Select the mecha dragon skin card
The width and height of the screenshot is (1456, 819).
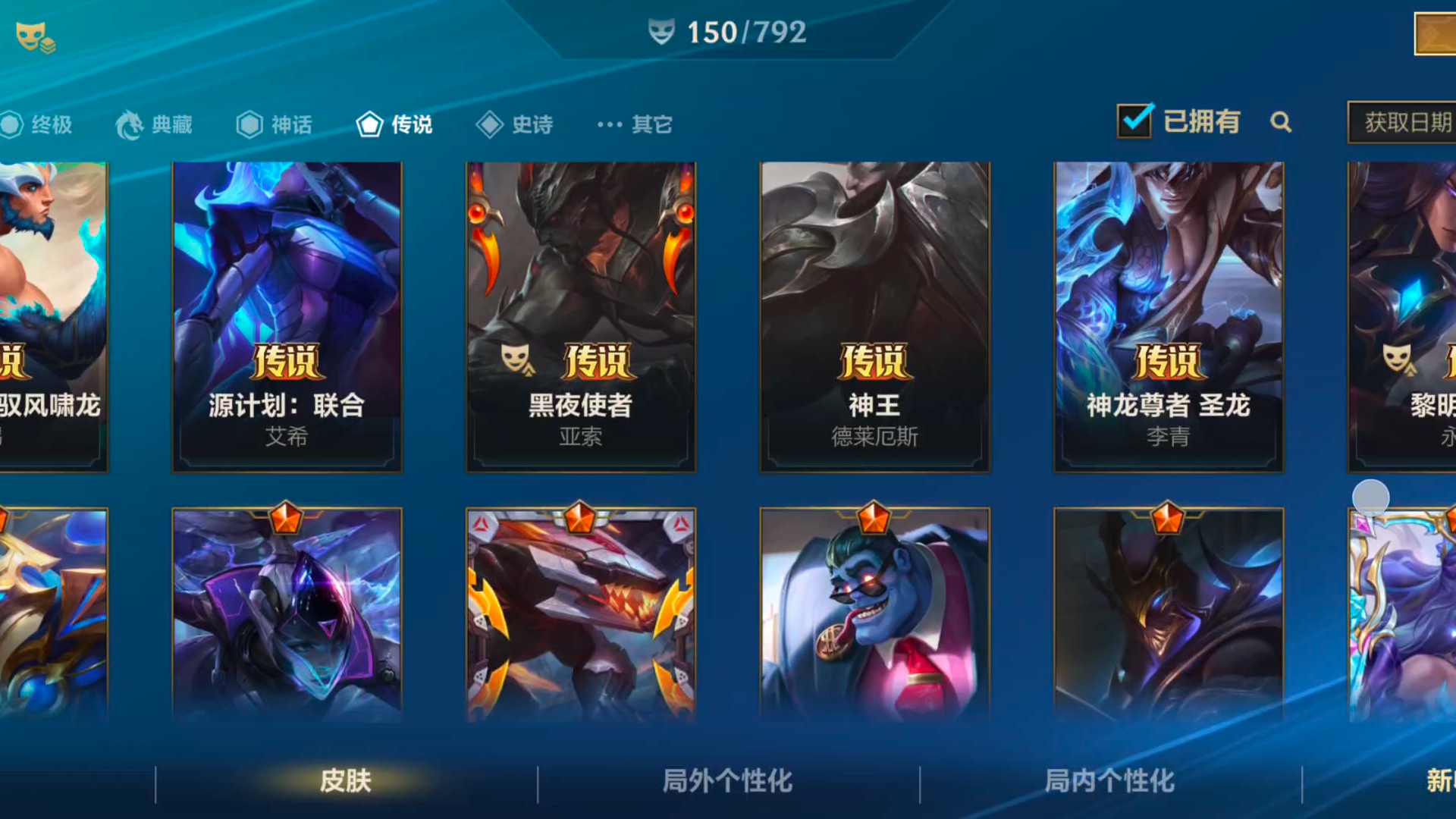[581, 614]
